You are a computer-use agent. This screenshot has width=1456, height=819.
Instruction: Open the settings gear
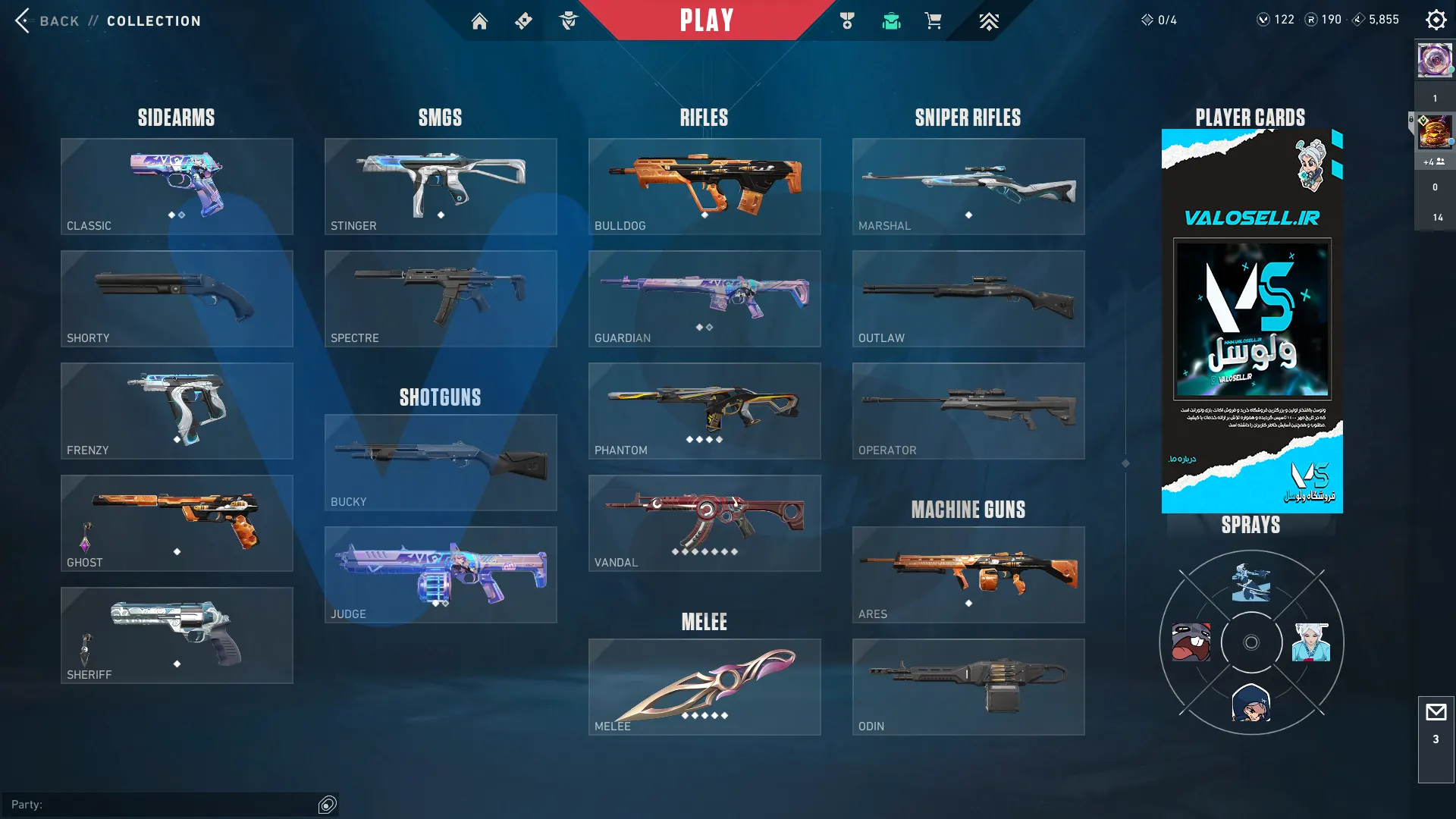(1436, 20)
